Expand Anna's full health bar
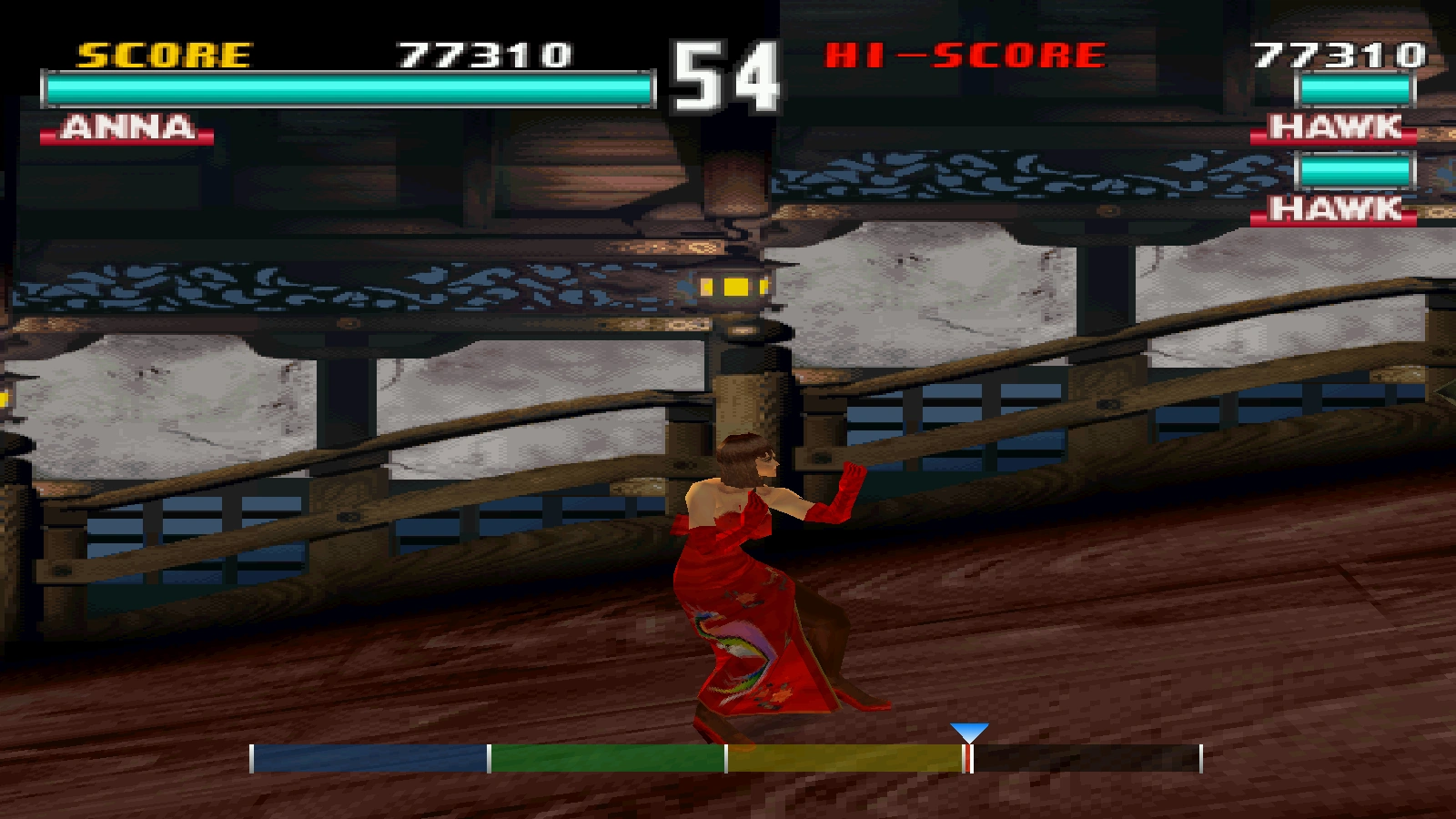This screenshot has height=819, width=1456. (x=346, y=88)
